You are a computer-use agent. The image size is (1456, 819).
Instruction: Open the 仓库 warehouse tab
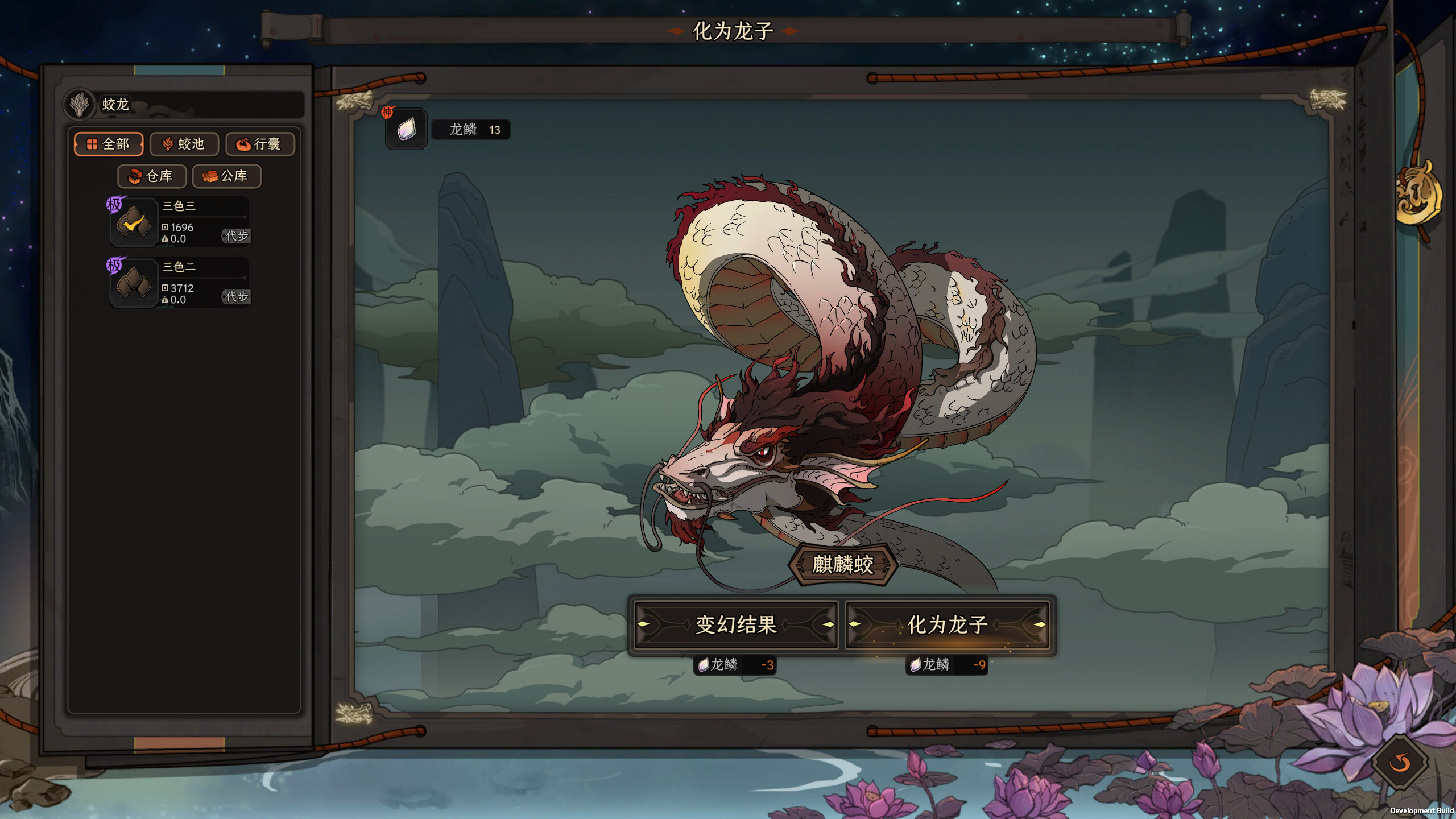(152, 176)
